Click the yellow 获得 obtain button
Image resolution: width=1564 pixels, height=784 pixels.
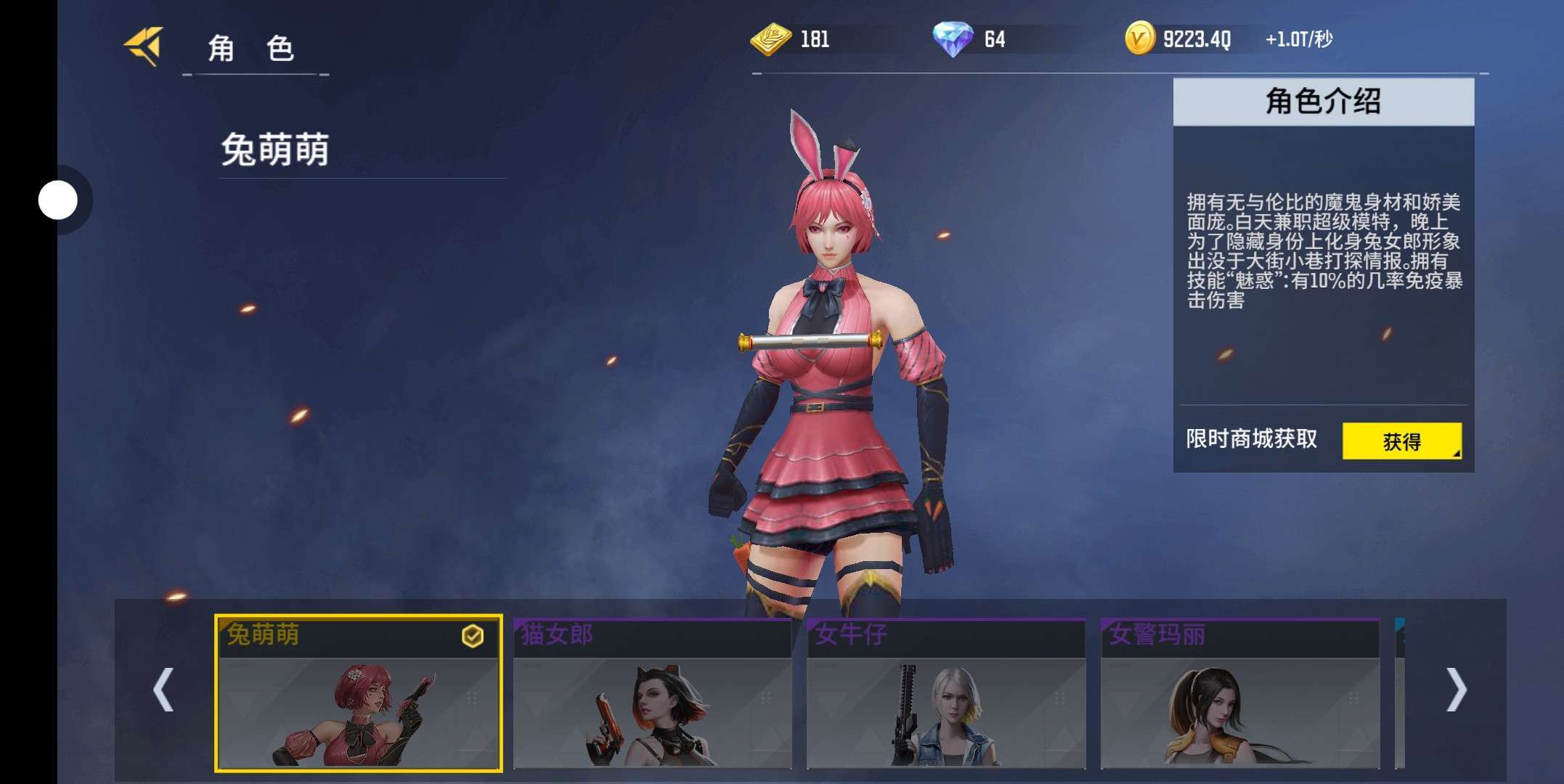(x=1401, y=441)
